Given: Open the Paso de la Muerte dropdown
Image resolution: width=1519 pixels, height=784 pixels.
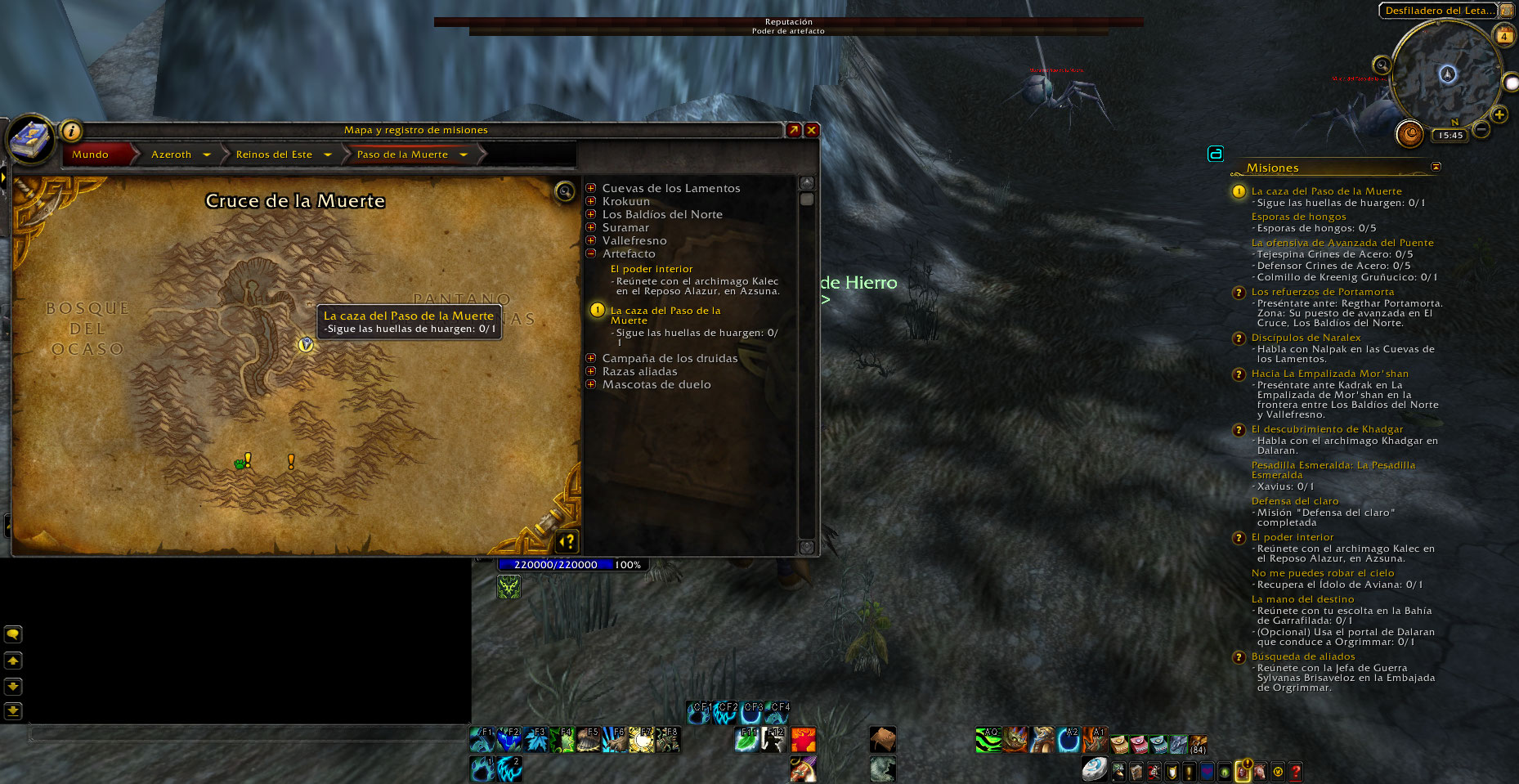Looking at the screenshot, I should (464, 155).
